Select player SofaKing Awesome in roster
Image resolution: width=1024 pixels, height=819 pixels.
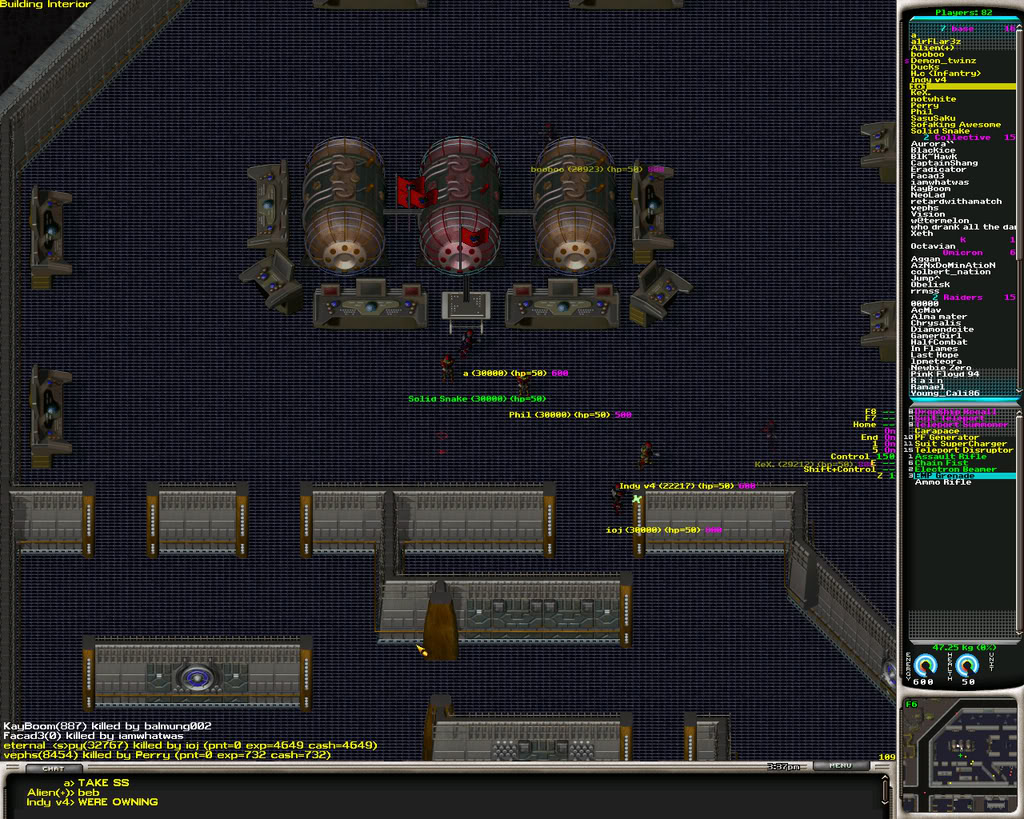tap(955, 125)
